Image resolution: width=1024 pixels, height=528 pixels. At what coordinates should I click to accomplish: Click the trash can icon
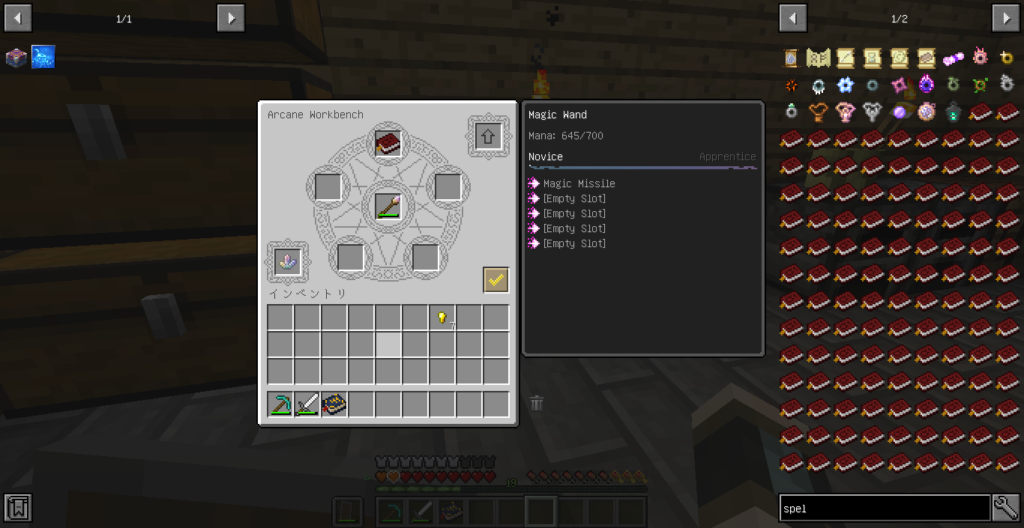tap(537, 403)
